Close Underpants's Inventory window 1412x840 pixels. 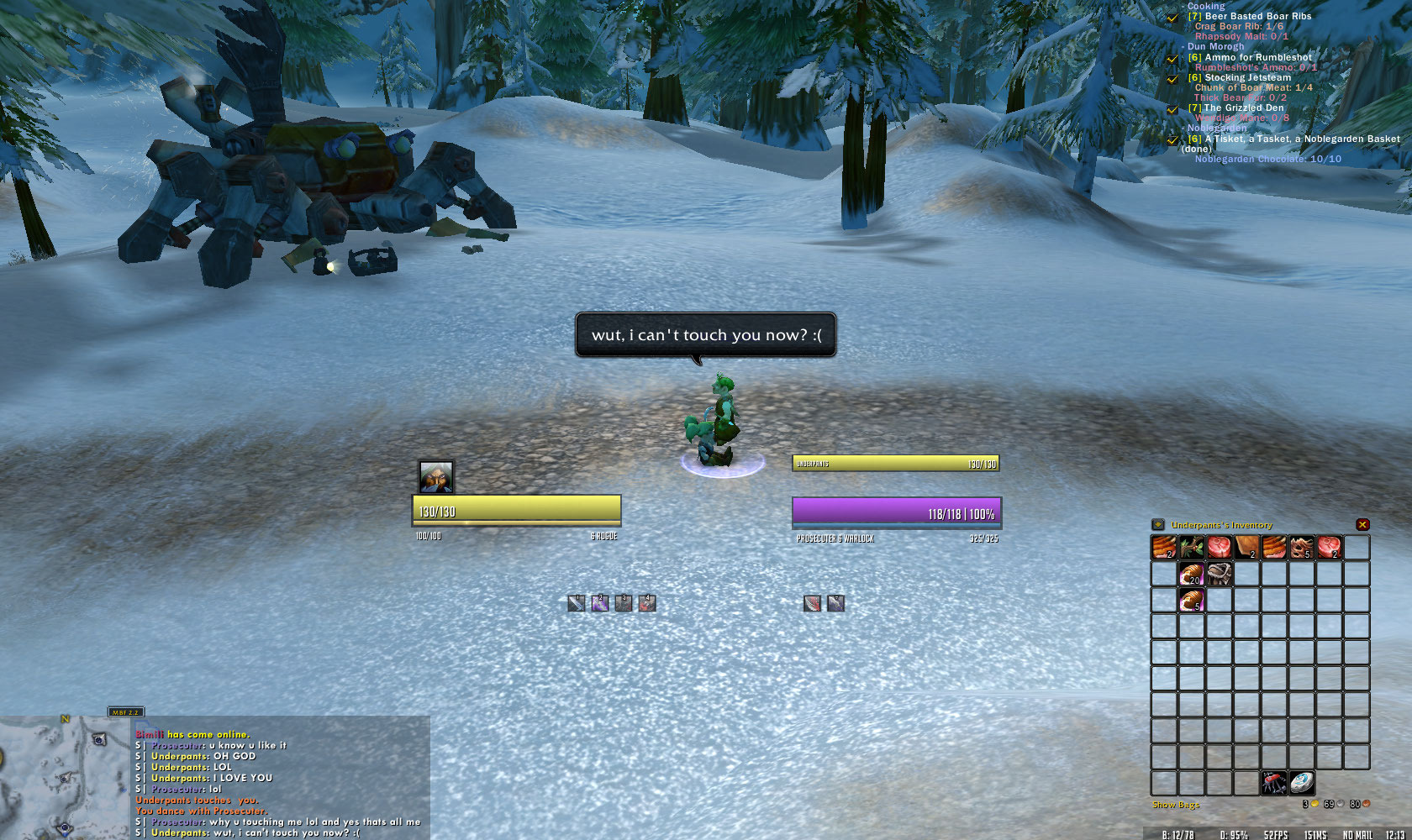pos(1362,524)
